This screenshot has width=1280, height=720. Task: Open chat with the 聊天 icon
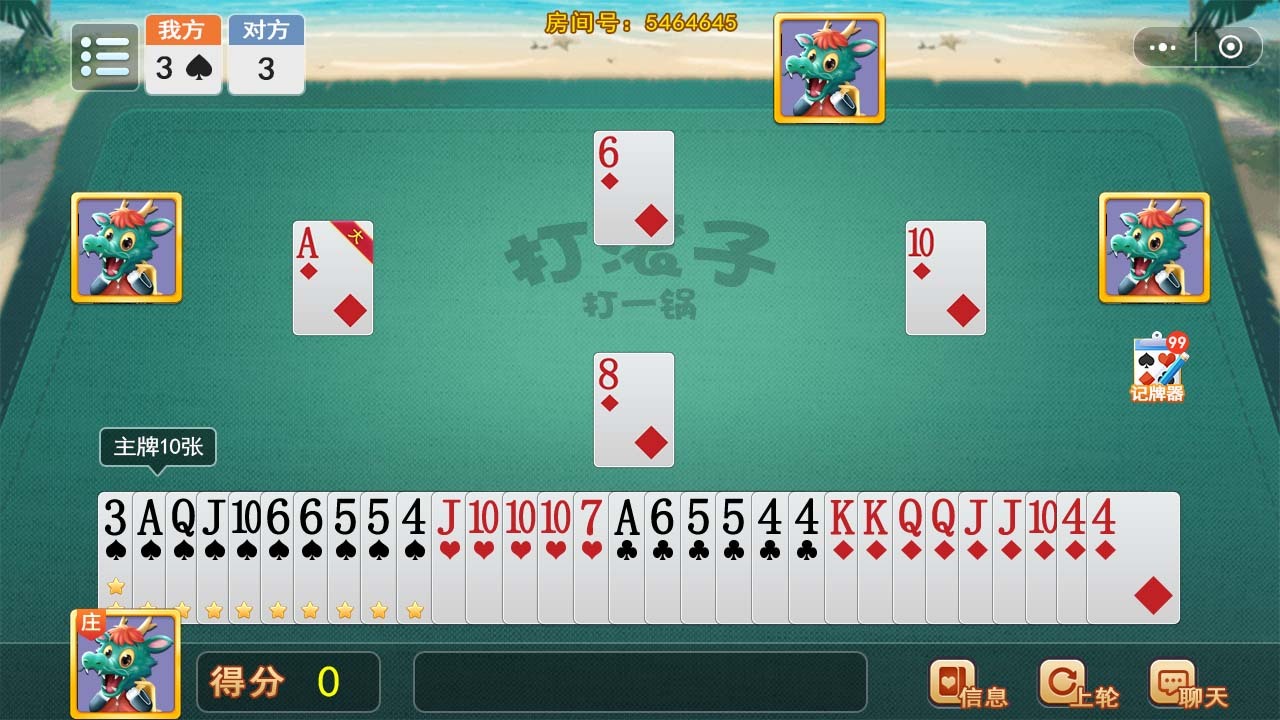1173,682
